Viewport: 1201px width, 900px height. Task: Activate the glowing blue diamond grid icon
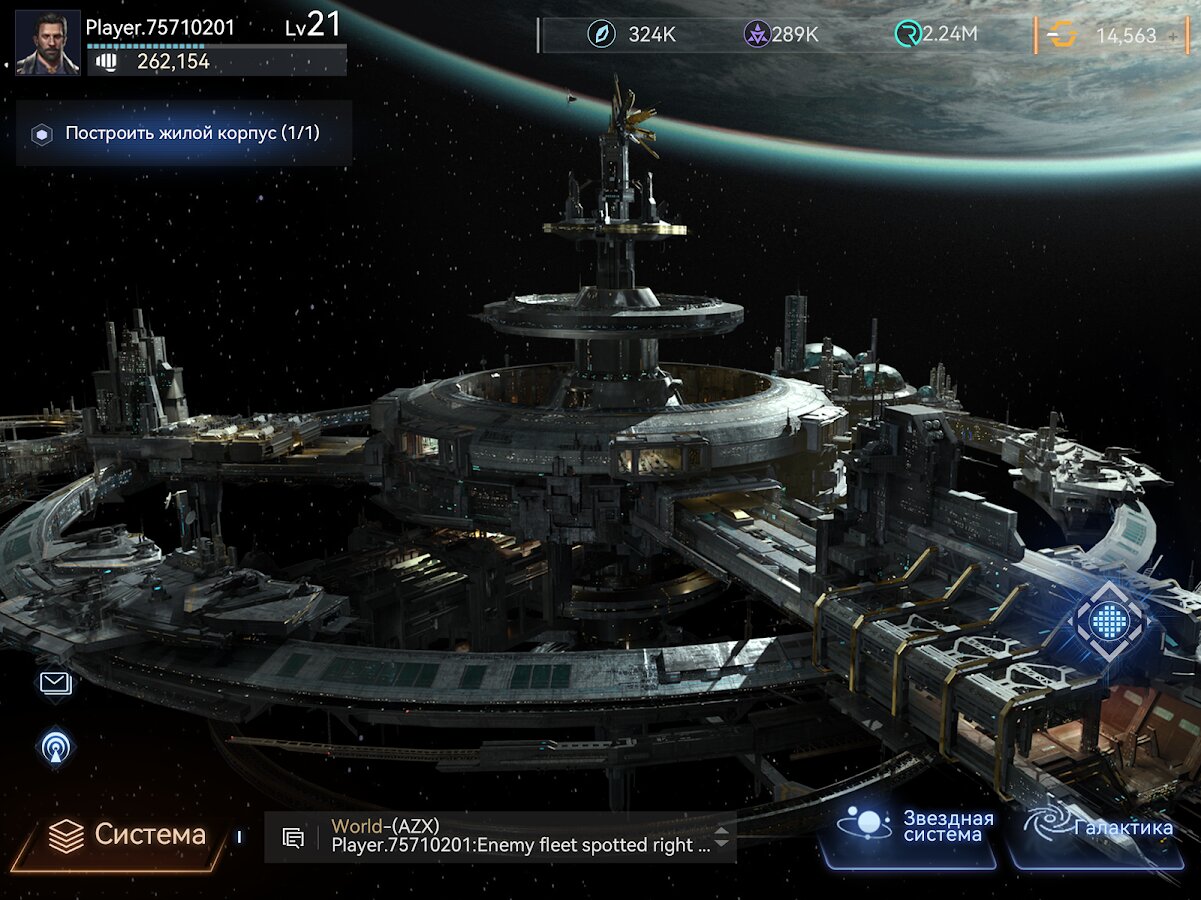click(1108, 622)
